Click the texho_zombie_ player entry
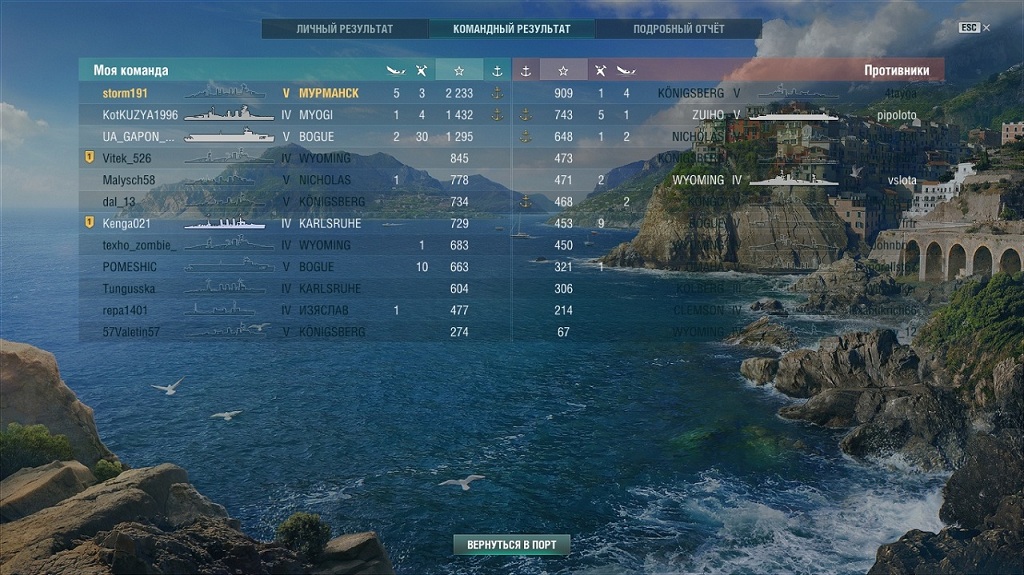Image resolution: width=1024 pixels, height=575 pixels. pyautogui.click(x=138, y=245)
